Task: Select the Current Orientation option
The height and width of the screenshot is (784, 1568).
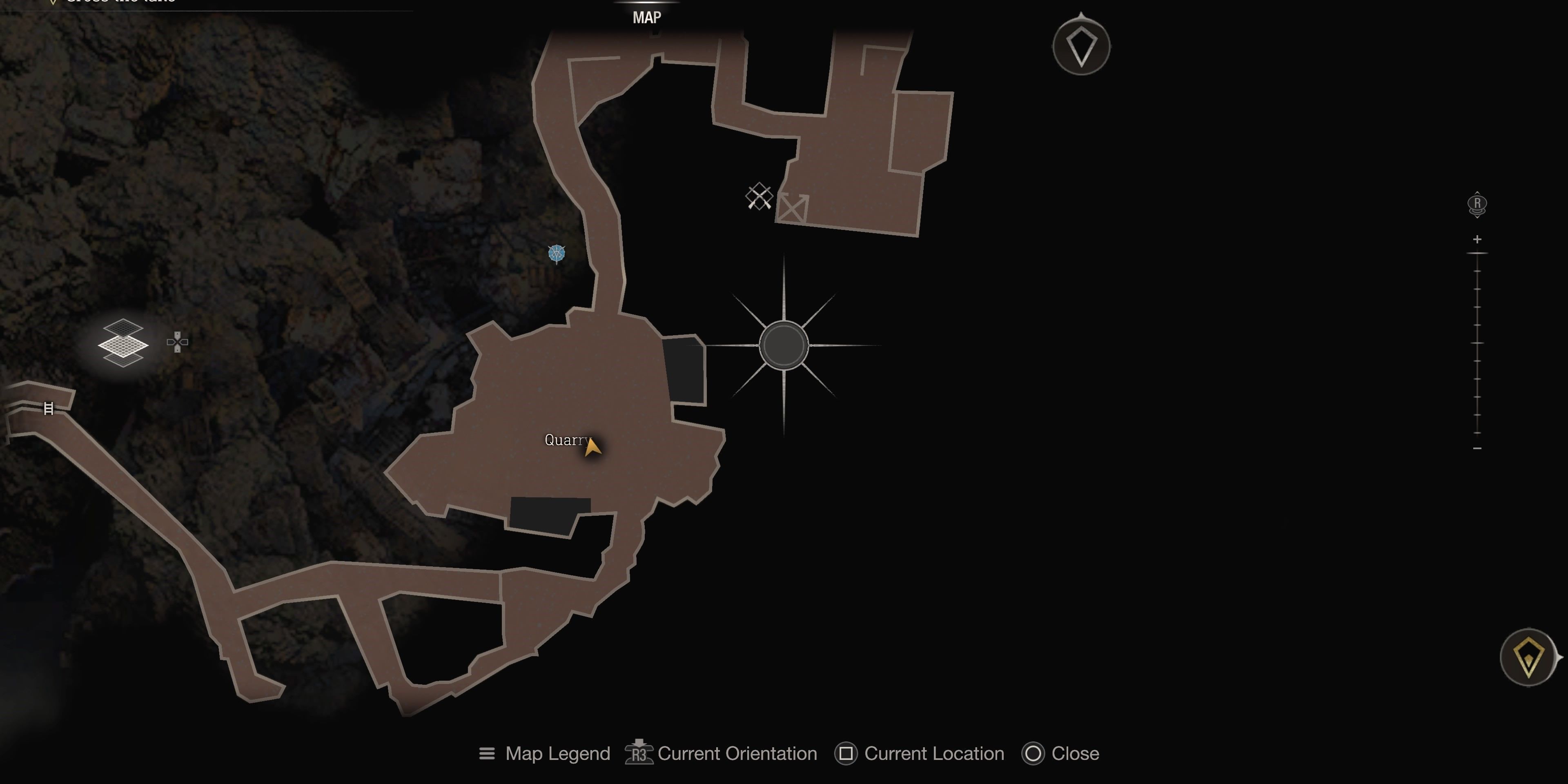Action: (x=721, y=753)
